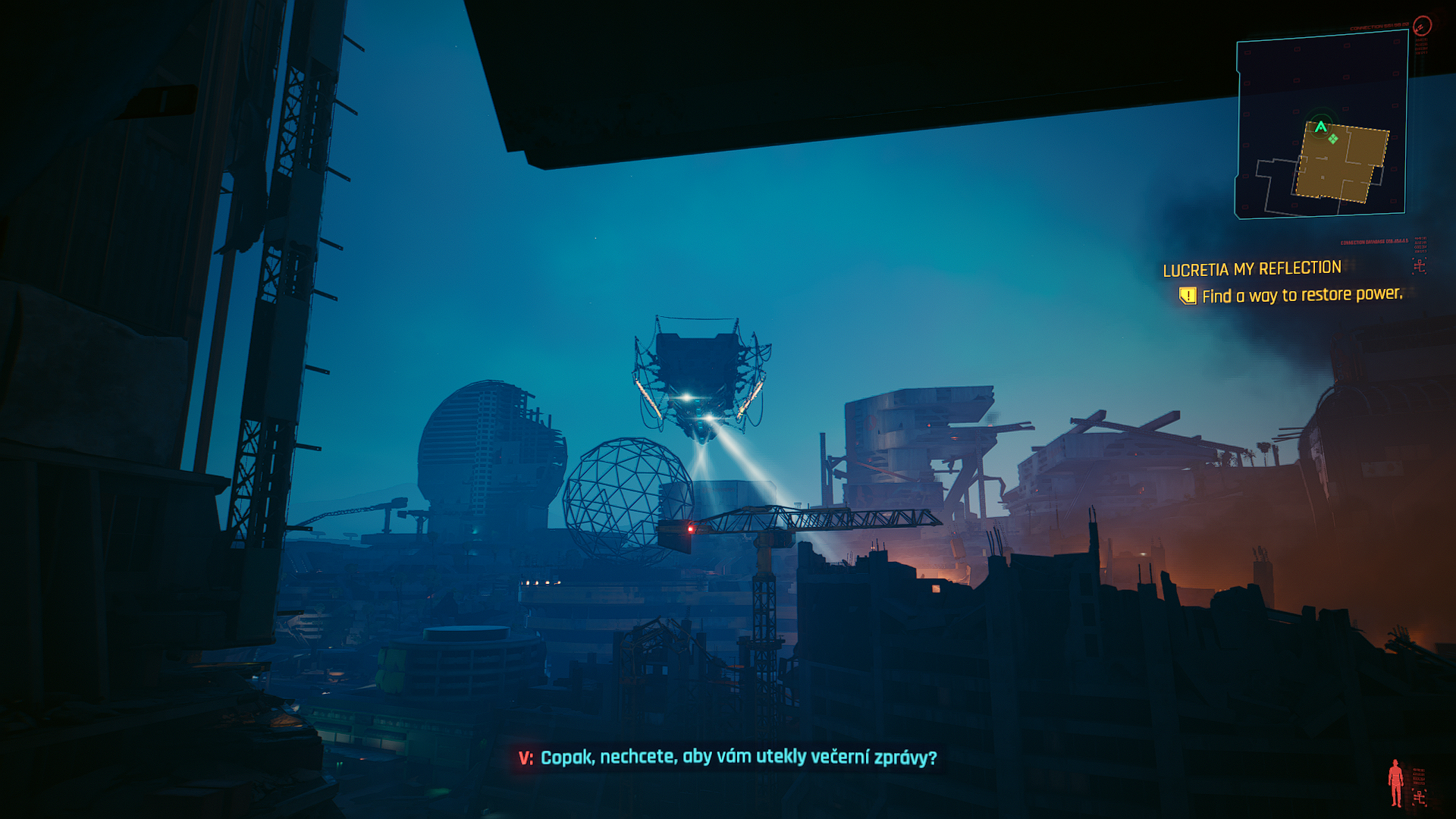Open the minimap panel
The image size is (1456, 819).
1321,125
